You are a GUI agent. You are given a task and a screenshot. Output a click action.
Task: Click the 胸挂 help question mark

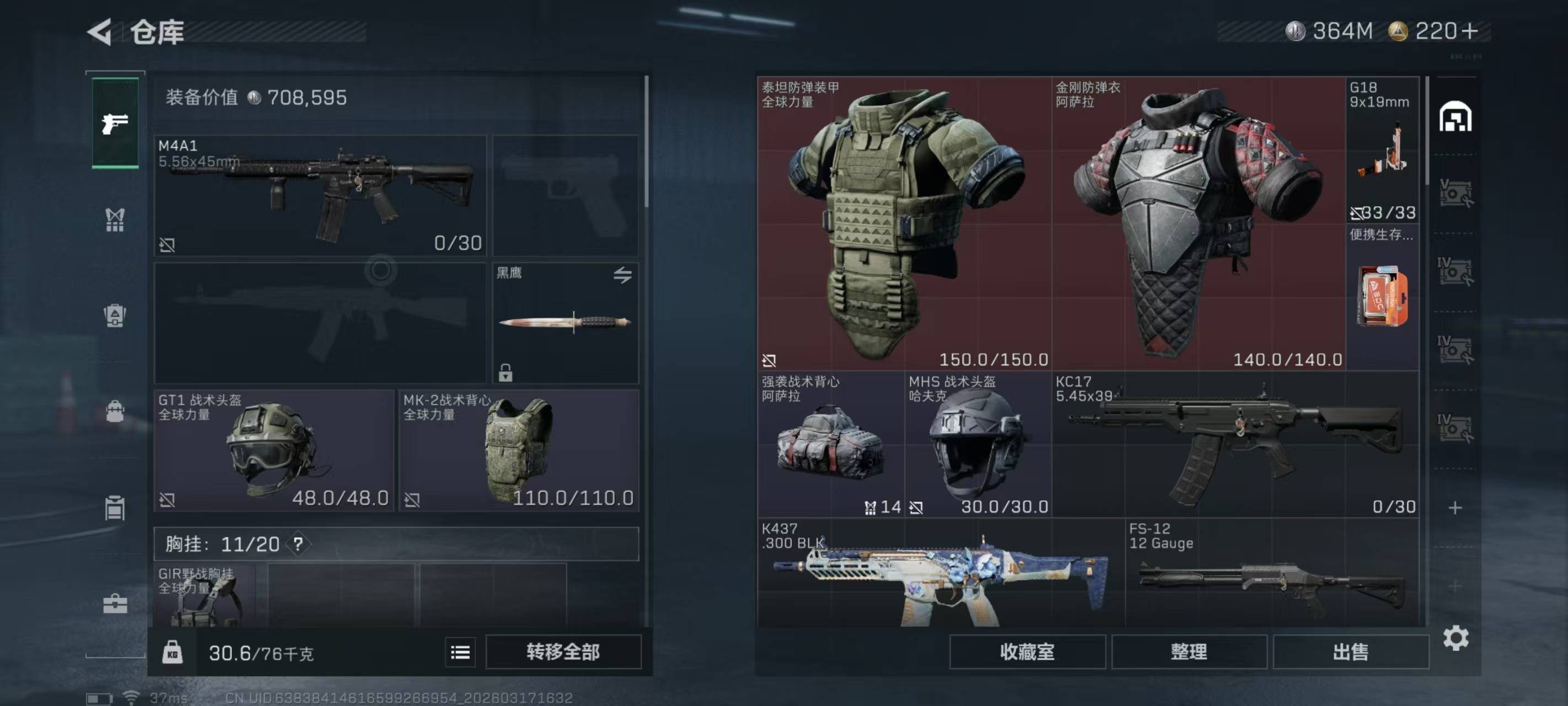pyautogui.click(x=298, y=543)
